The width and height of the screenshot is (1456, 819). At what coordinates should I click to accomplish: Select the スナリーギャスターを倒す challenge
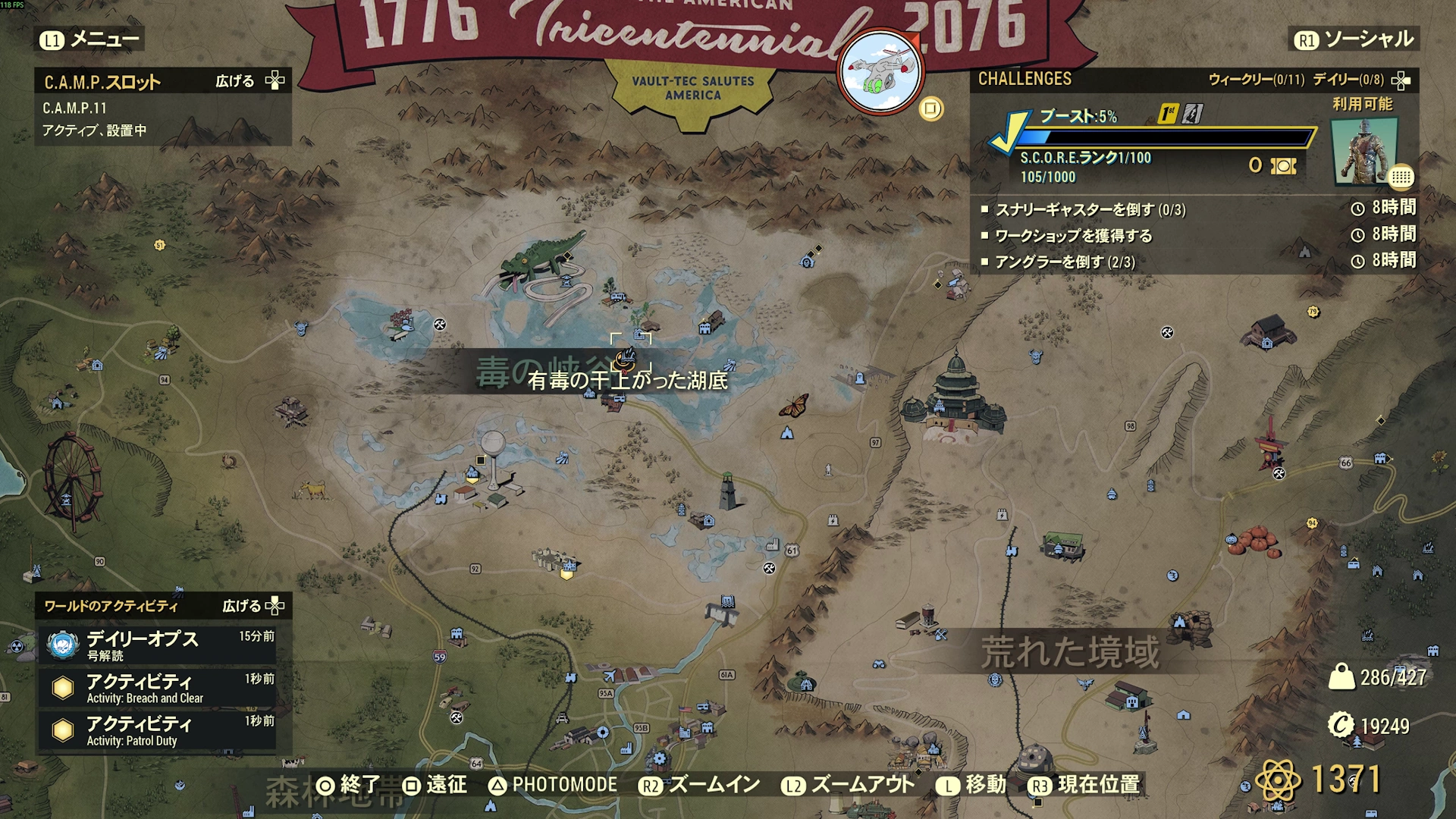point(1090,209)
